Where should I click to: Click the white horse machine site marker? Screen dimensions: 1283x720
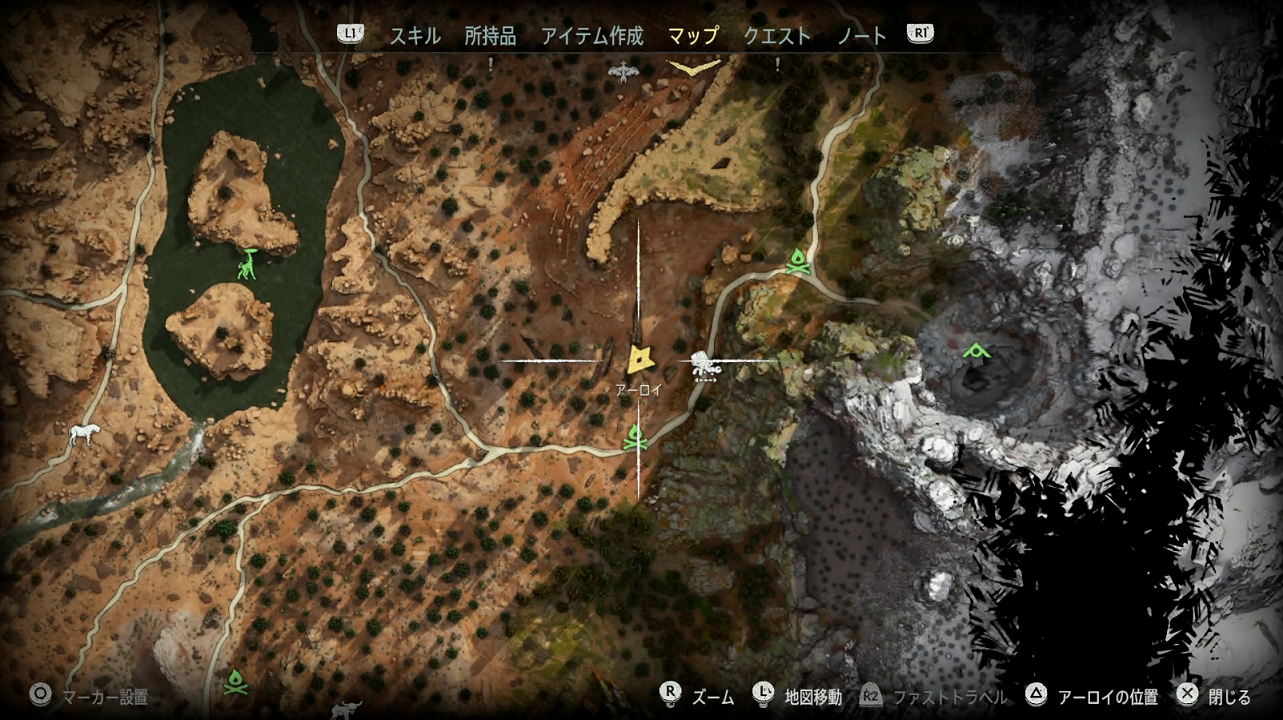point(85,435)
